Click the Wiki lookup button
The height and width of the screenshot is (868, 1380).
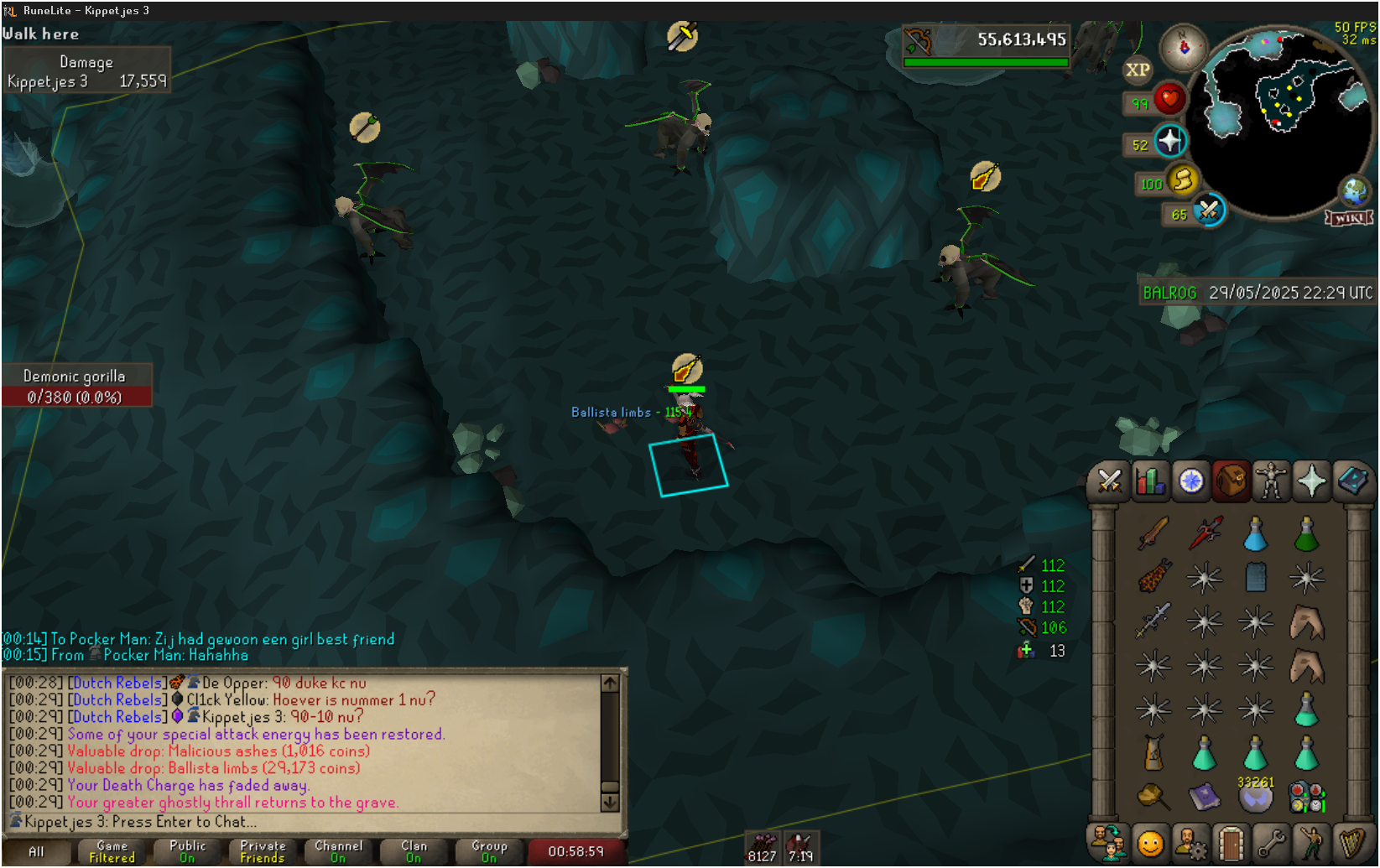tap(1348, 219)
